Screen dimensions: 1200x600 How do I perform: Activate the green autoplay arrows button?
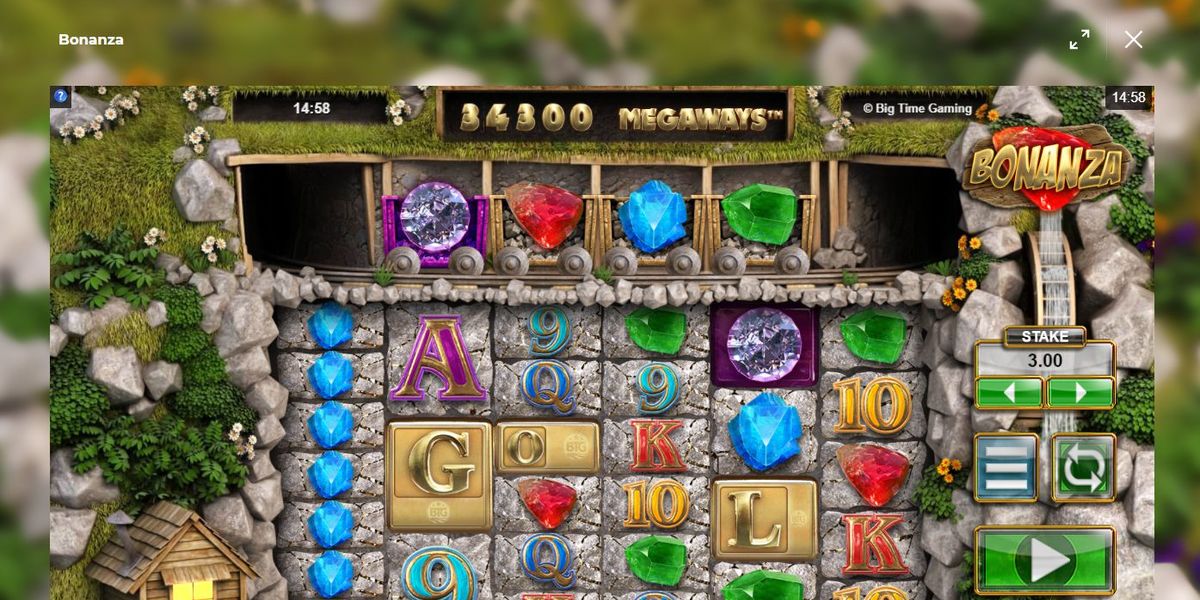tap(1083, 467)
